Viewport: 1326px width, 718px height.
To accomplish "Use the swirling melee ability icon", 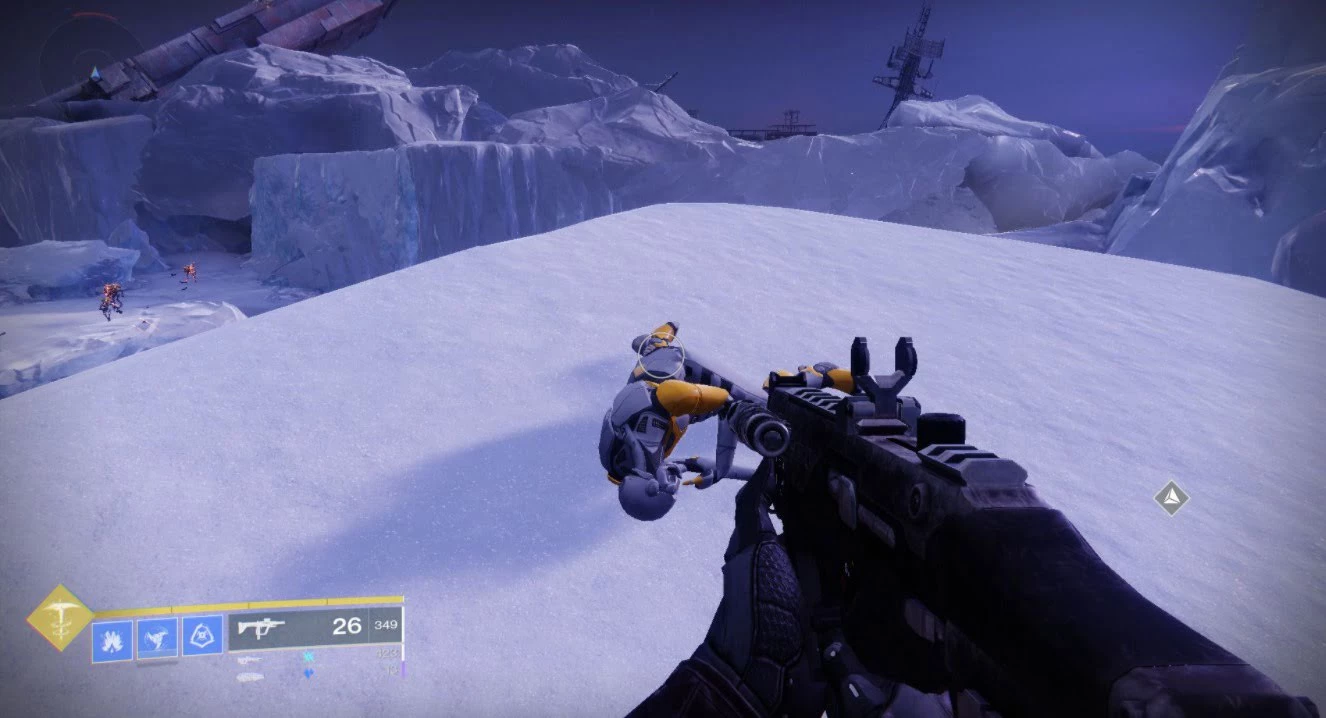I will click(157, 639).
